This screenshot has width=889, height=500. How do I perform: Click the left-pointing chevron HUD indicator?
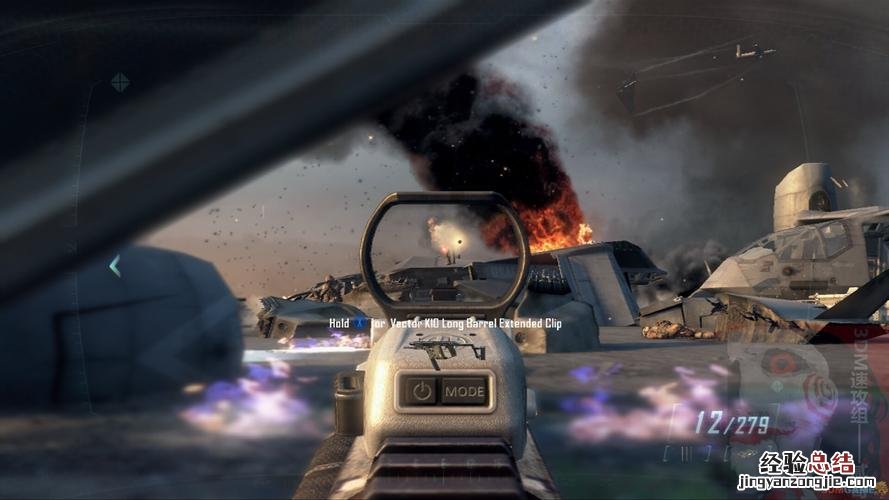115,266
